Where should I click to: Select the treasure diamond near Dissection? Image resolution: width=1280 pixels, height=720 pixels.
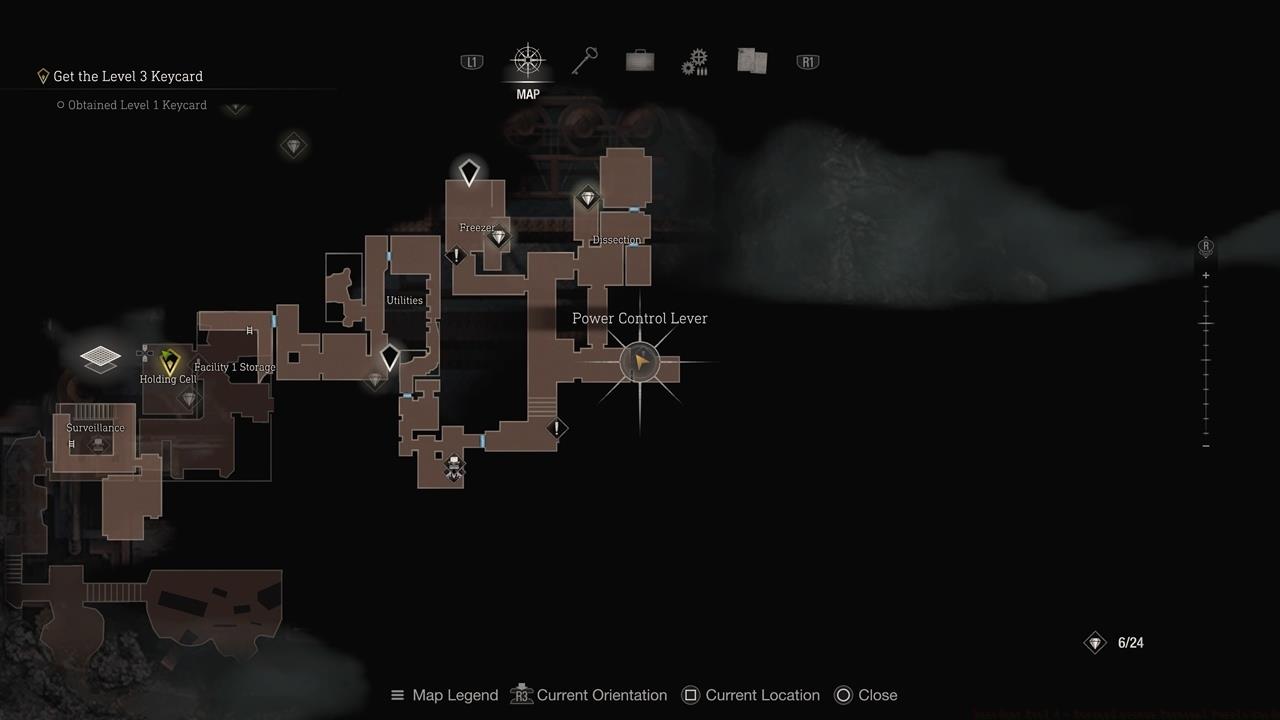pyautogui.click(x=588, y=198)
